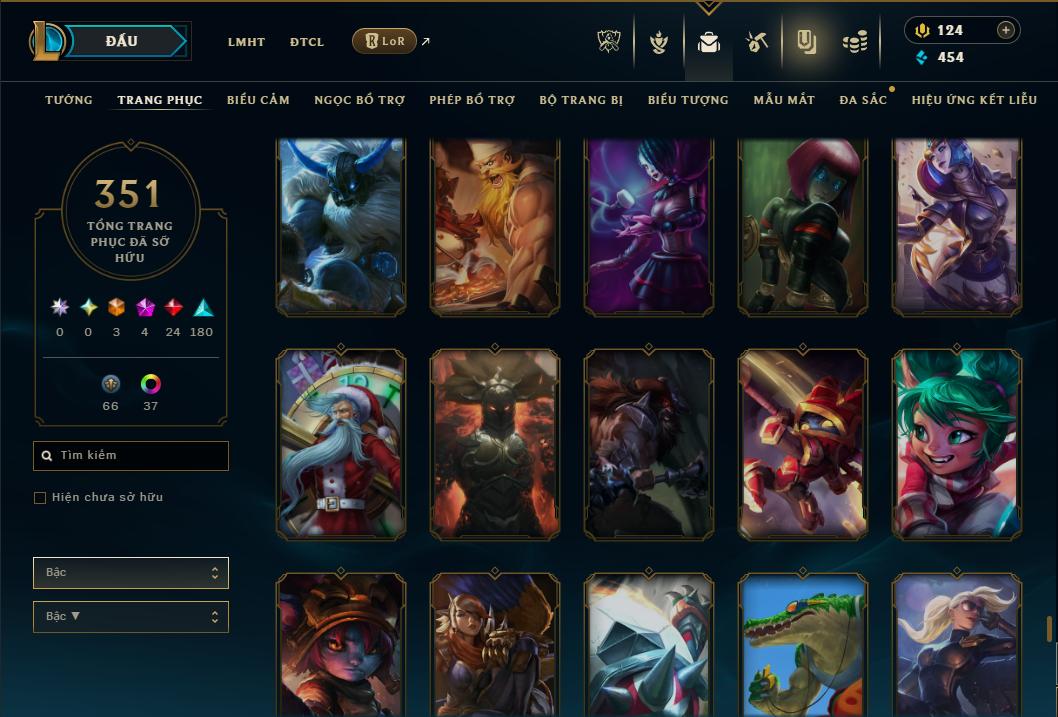Select the NGỌC BỔ TRỢ tab
This screenshot has width=1058, height=717.
[359, 100]
